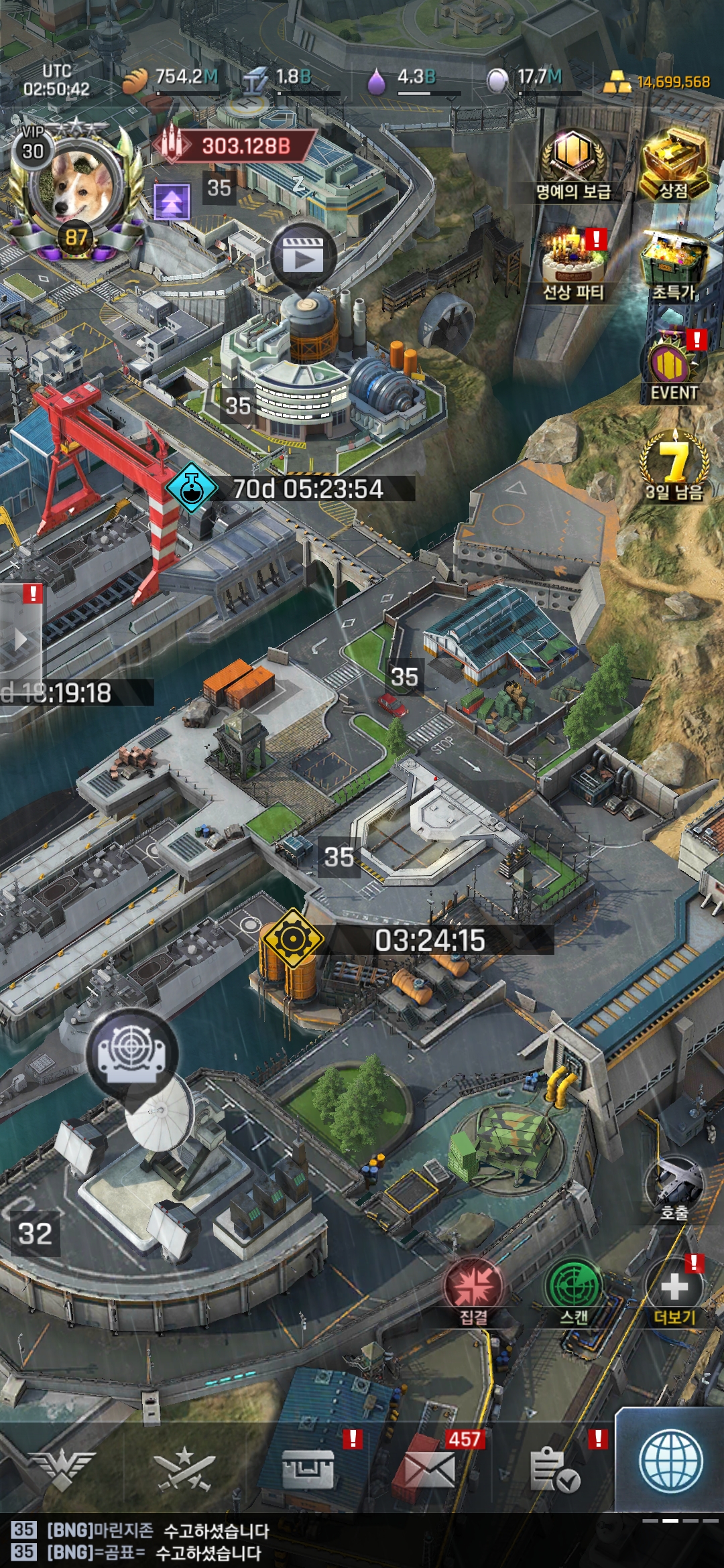Open the chat bar at the bottom
Screen dimensions: 724x1568
point(335,1541)
